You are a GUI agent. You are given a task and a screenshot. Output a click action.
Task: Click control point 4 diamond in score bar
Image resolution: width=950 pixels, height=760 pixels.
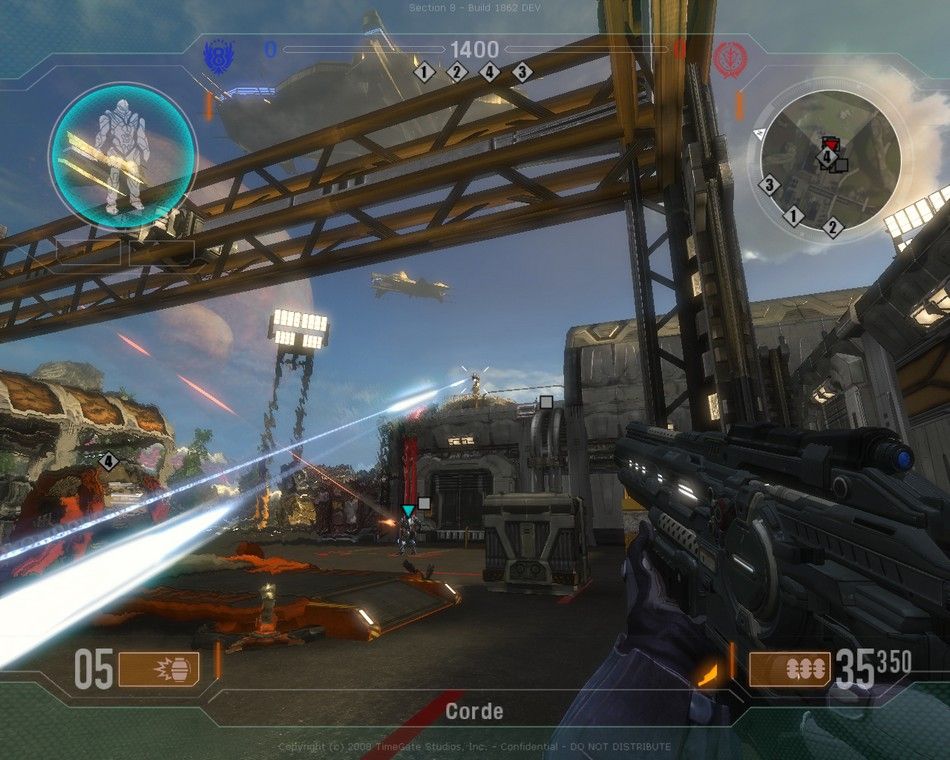tap(489, 72)
